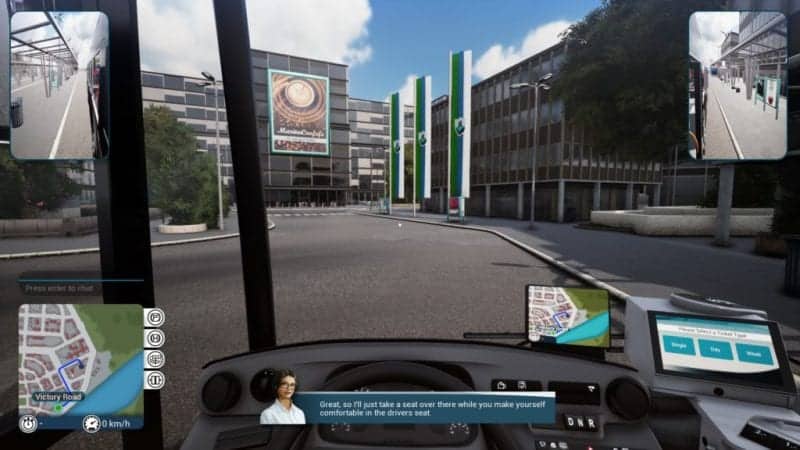Toggle the circled H stop brake icon

[156, 339]
